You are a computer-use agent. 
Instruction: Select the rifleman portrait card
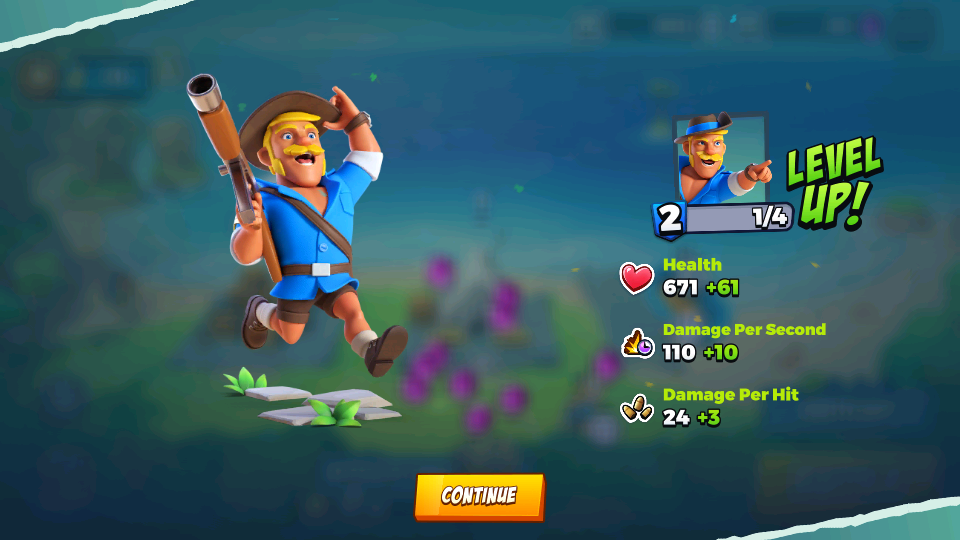pyautogui.click(x=721, y=160)
